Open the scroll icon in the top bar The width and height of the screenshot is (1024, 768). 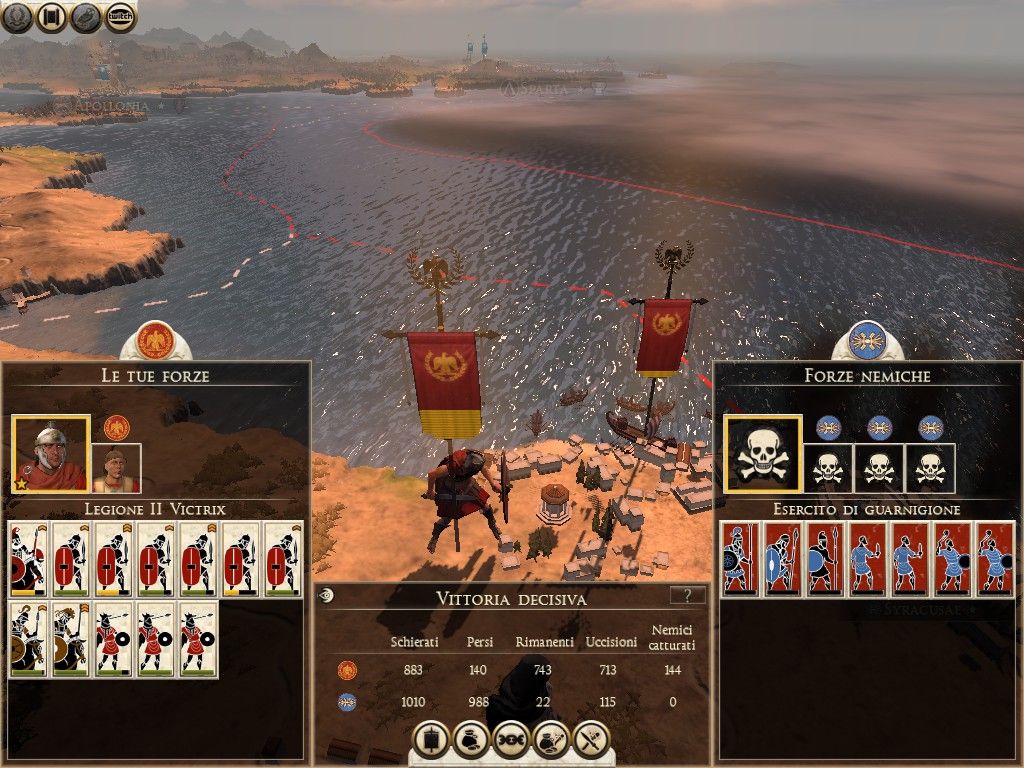click(x=52, y=17)
